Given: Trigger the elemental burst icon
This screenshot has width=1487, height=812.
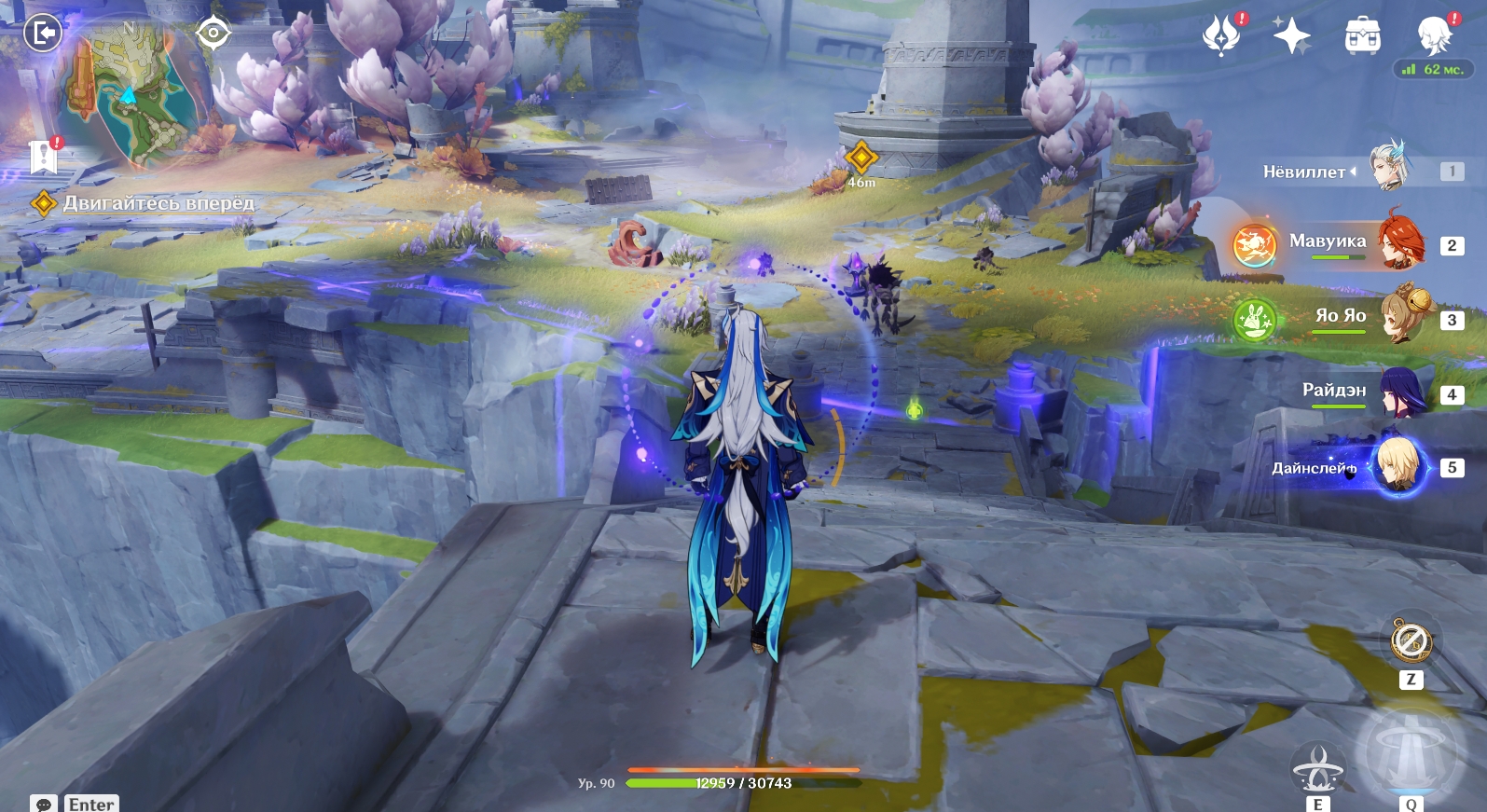Looking at the screenshot, I should [1411, 751].
